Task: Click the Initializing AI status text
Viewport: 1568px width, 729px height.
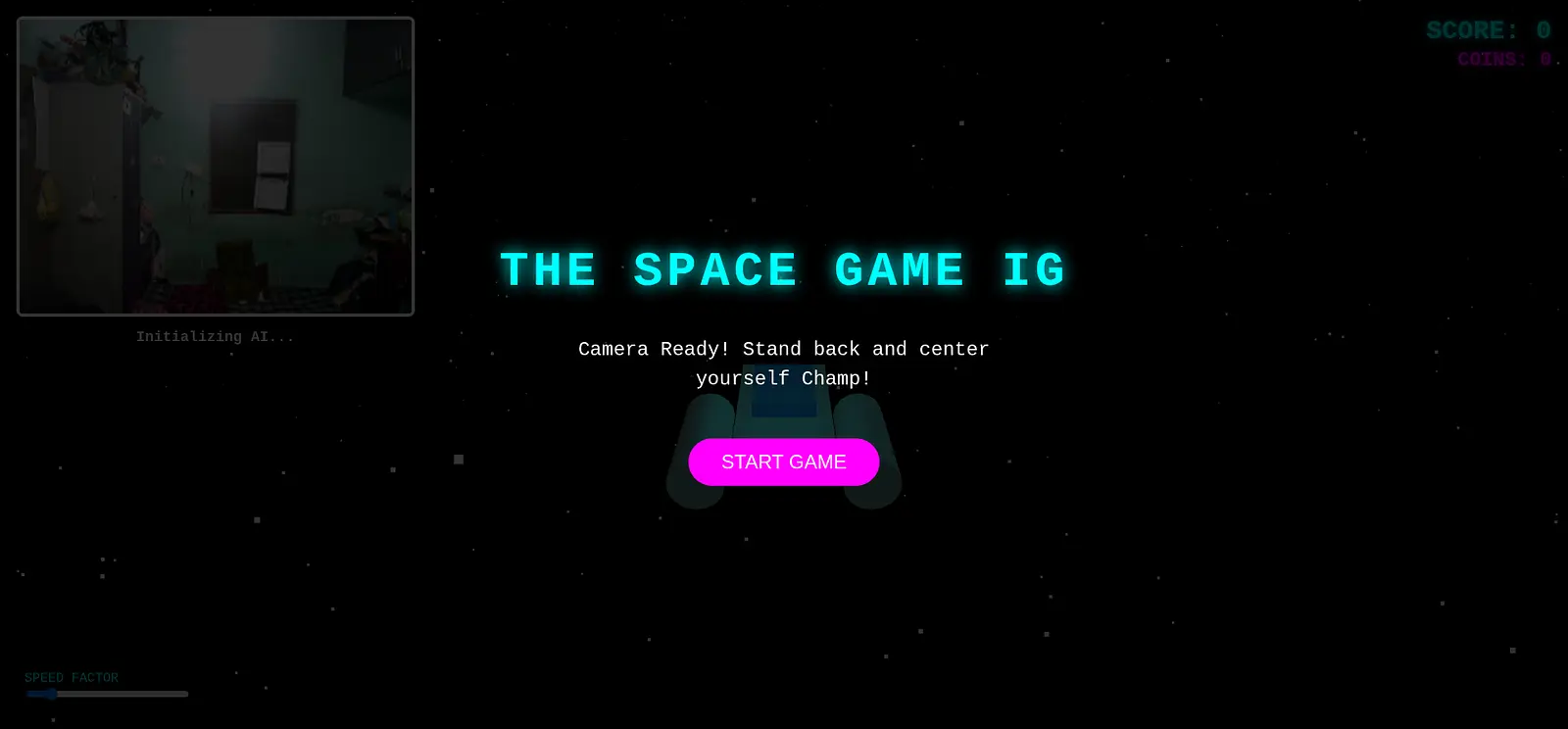Action: click(x=215, y=336)
